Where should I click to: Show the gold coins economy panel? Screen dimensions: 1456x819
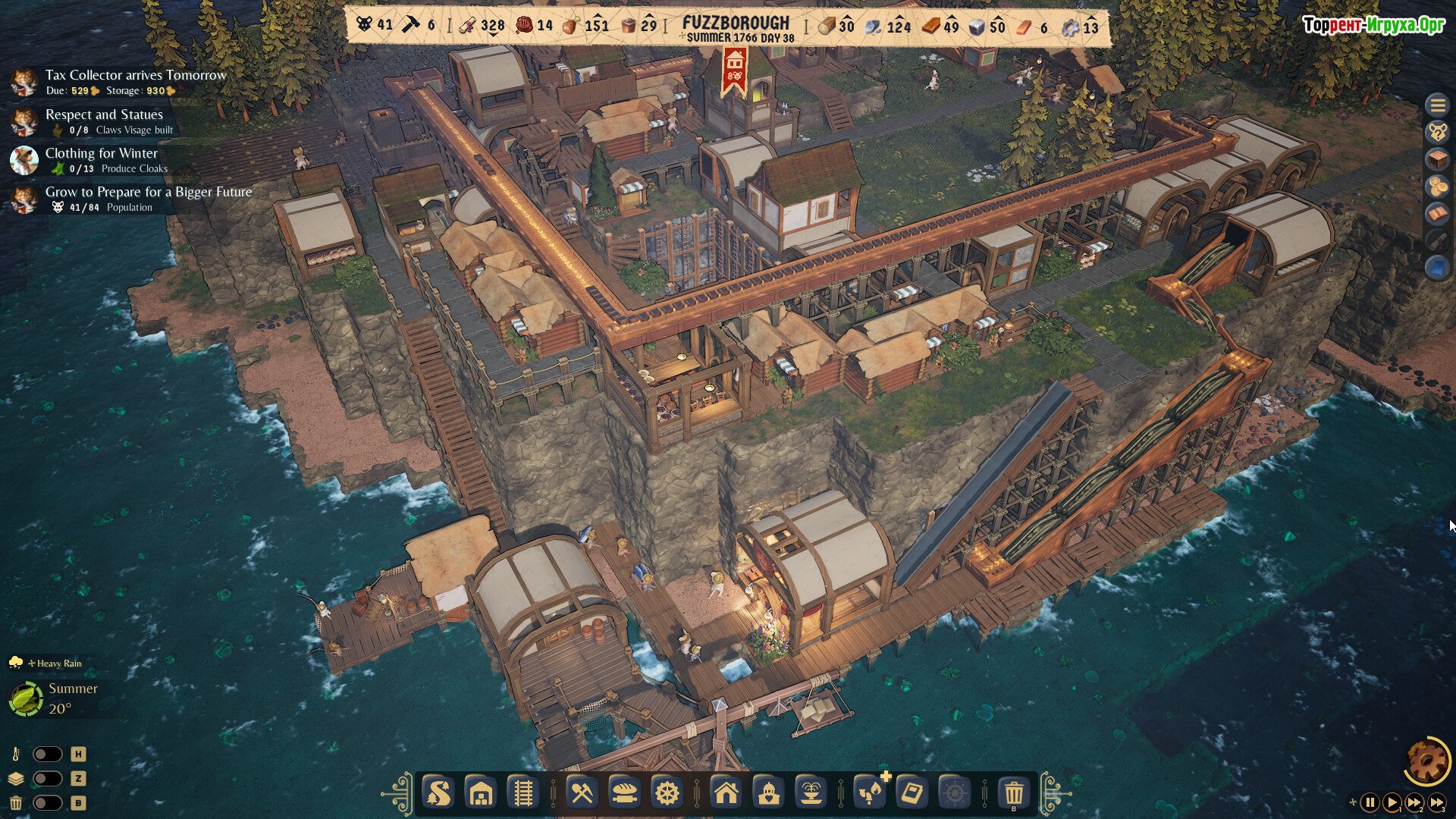(1437, 187)
